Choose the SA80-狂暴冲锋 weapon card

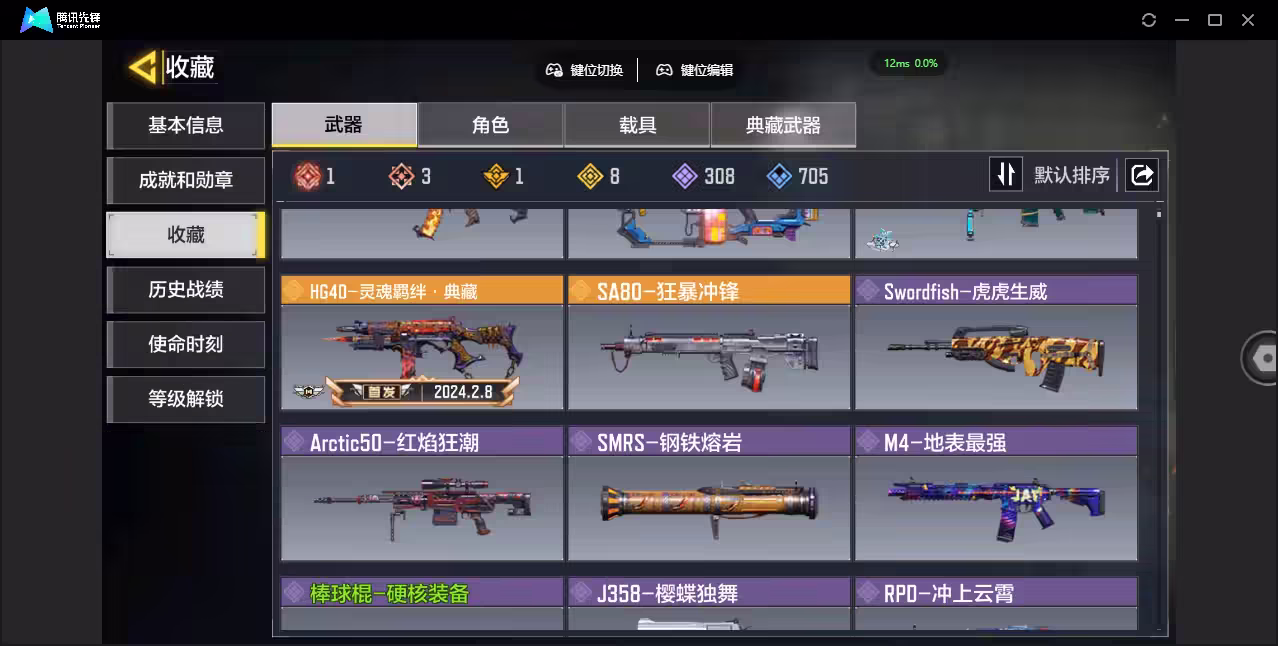(x=709, y=343)
